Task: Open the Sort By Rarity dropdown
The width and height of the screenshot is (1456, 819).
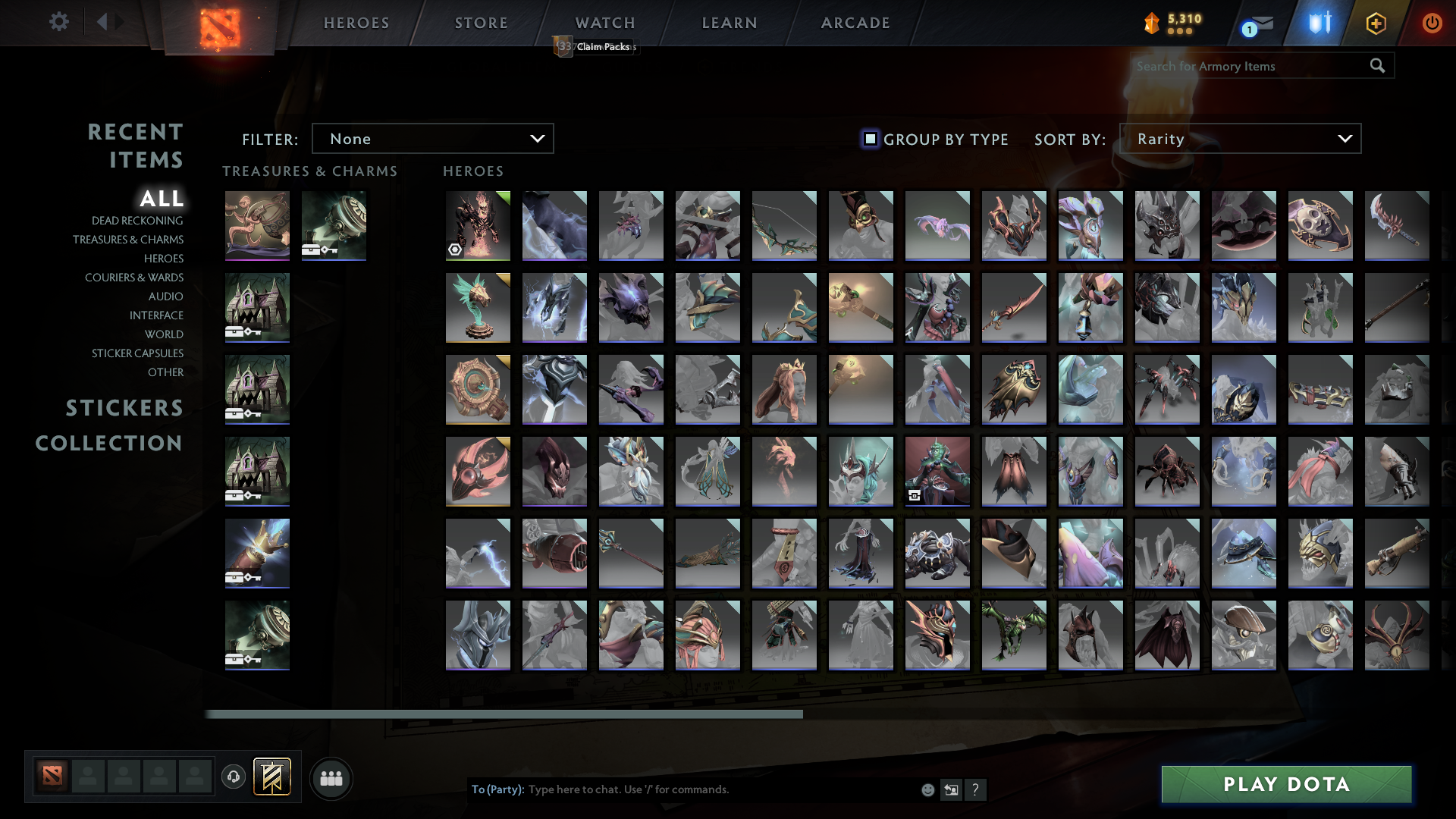Action: pos(1239,138)
